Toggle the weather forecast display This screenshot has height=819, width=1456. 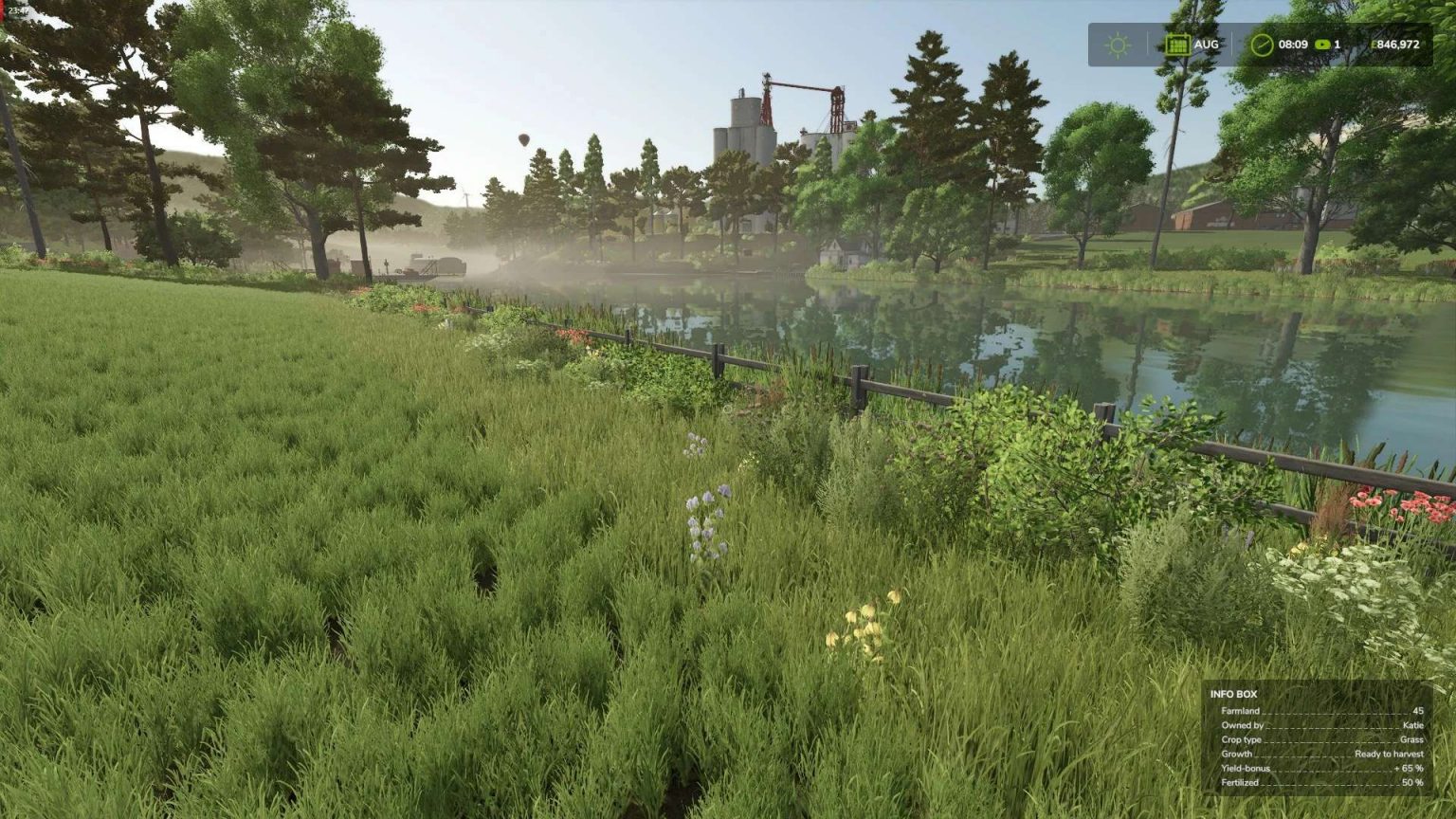click(x=1117, y=44)
